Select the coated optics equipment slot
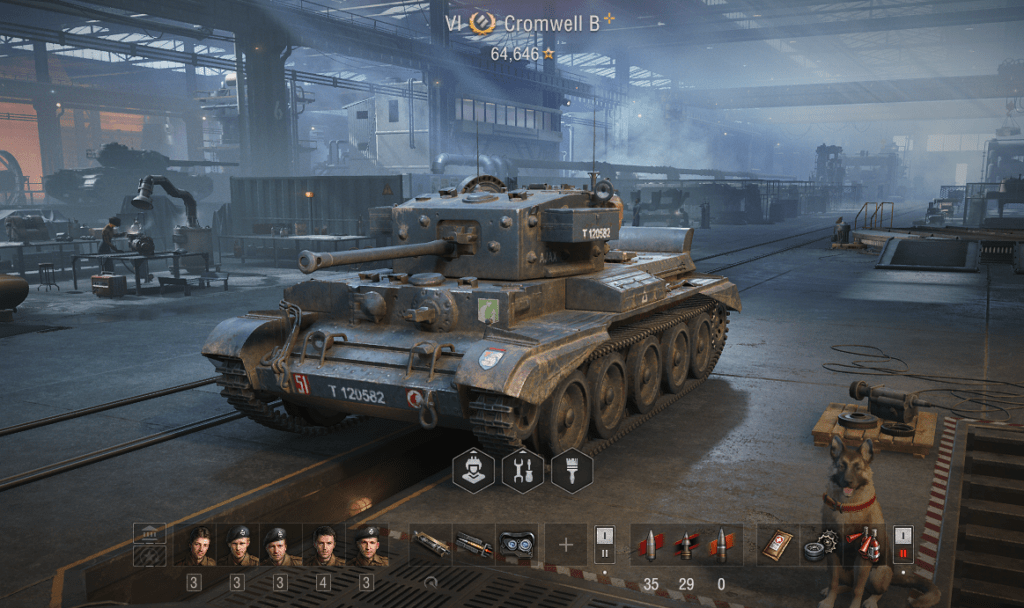 517,545
